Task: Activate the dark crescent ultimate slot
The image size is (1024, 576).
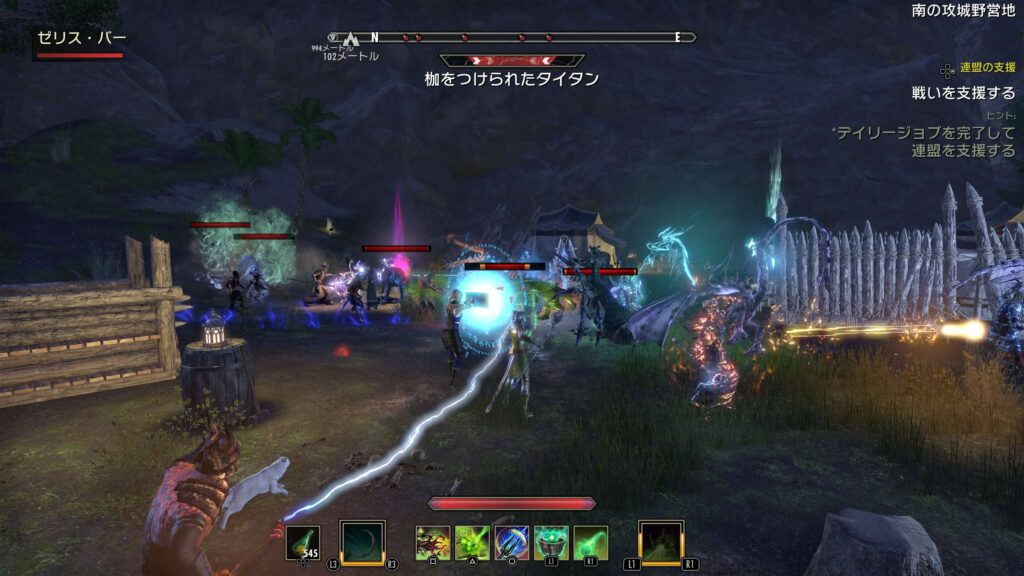Action: [361, 543]
